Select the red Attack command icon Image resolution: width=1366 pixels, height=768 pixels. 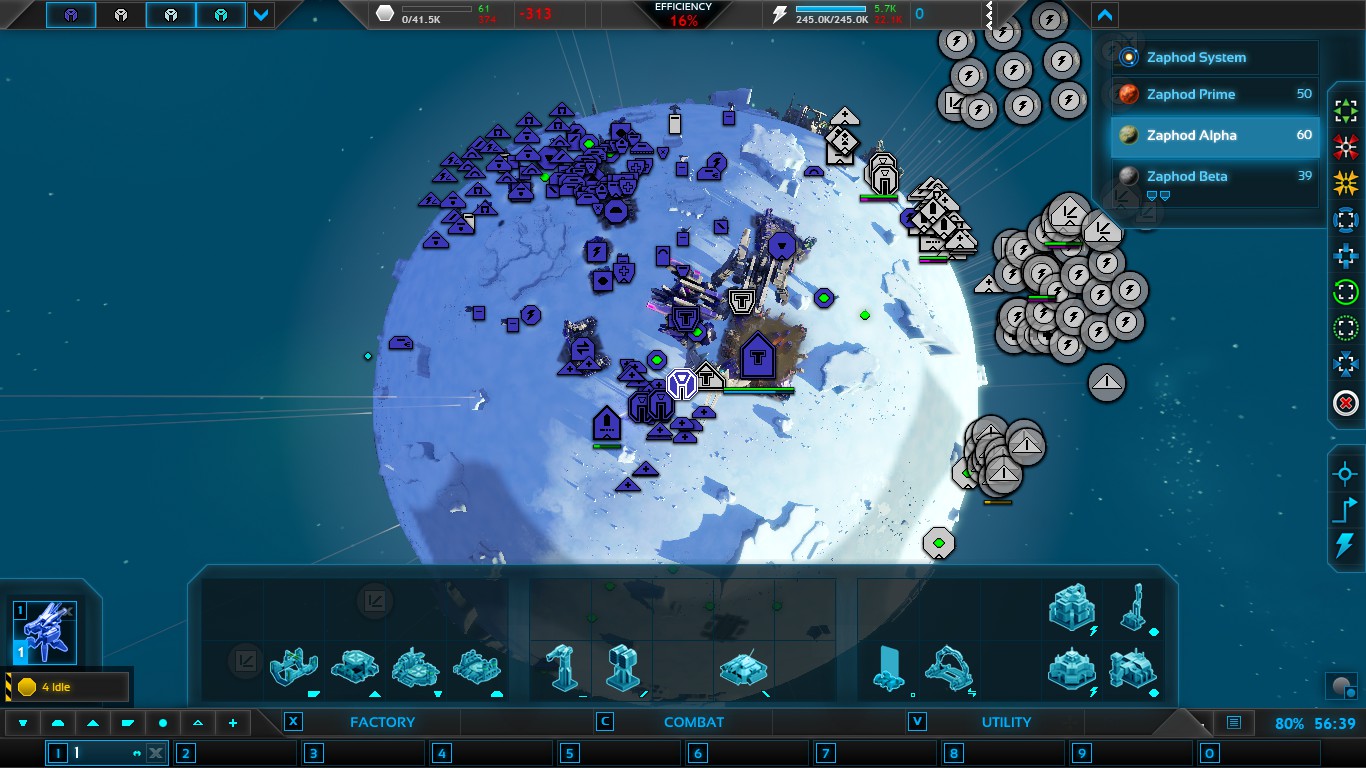(x=1344, y=147)
